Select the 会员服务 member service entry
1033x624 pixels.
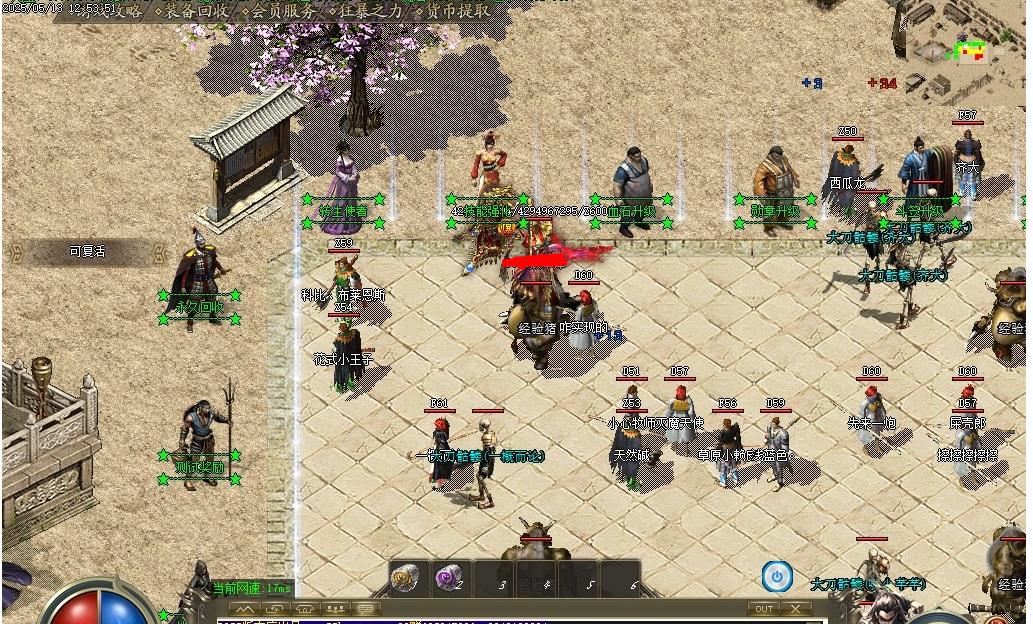(283, 11)
